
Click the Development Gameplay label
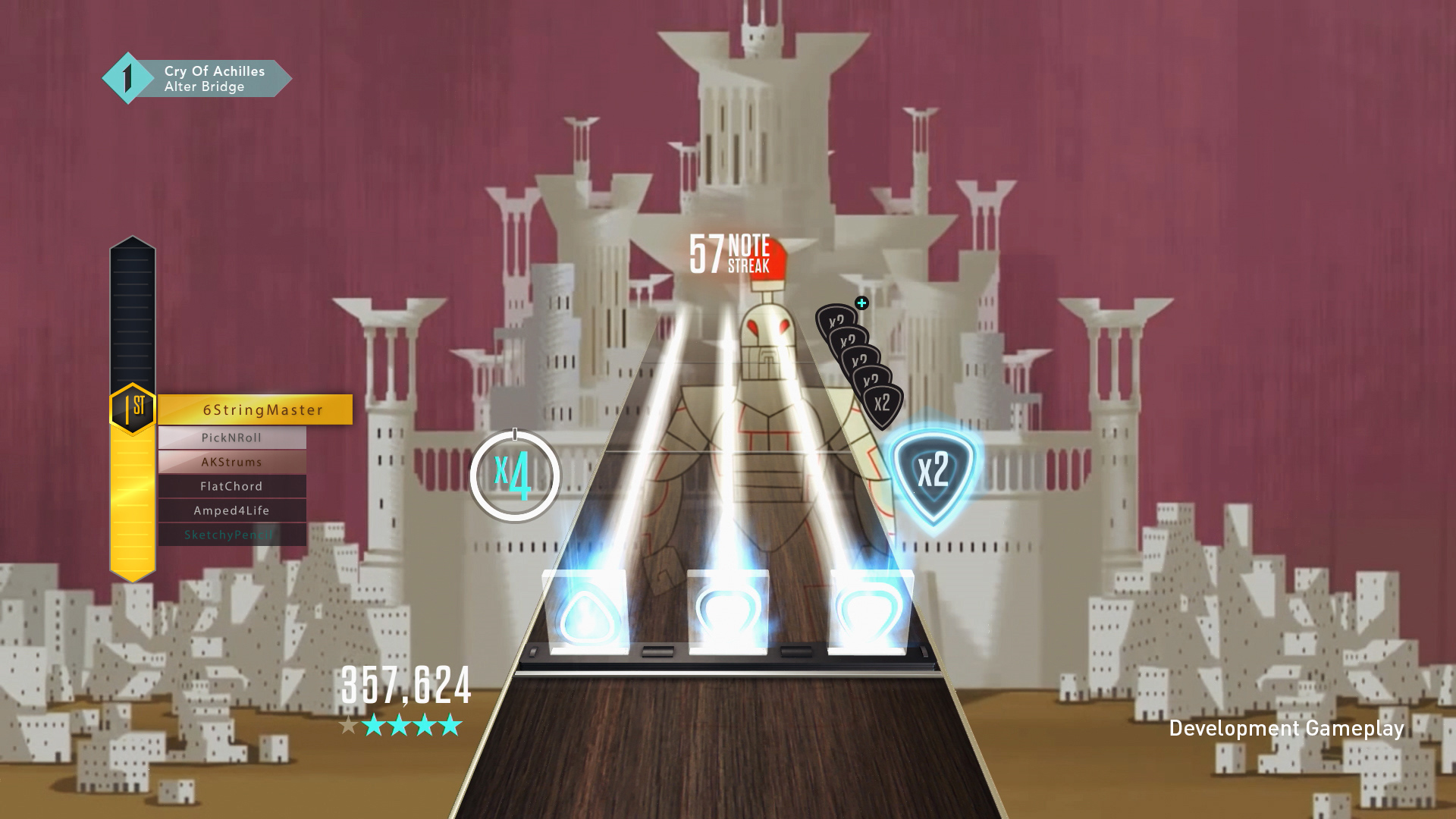1287,729
